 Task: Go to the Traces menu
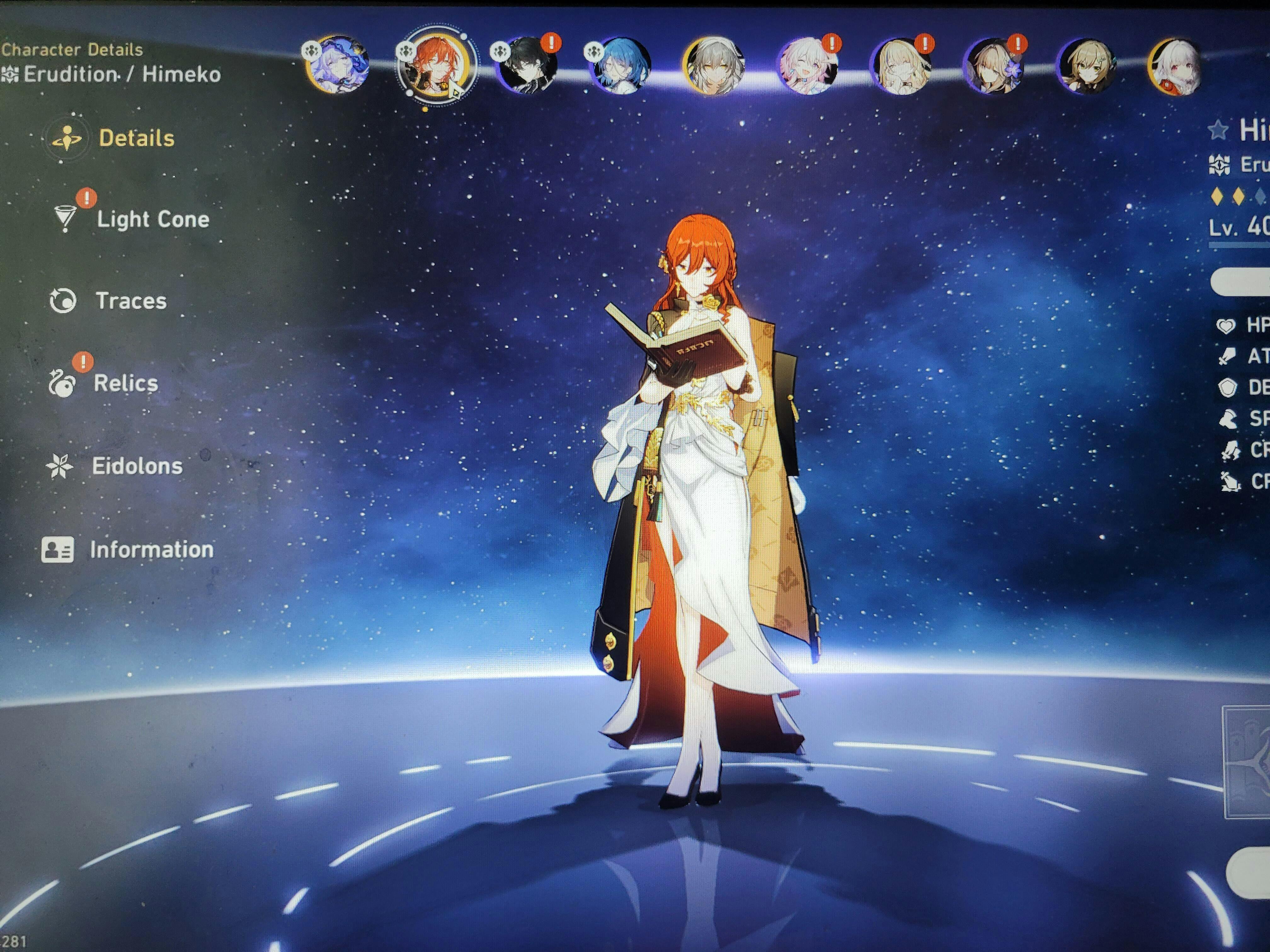click(x=130, y=301)
